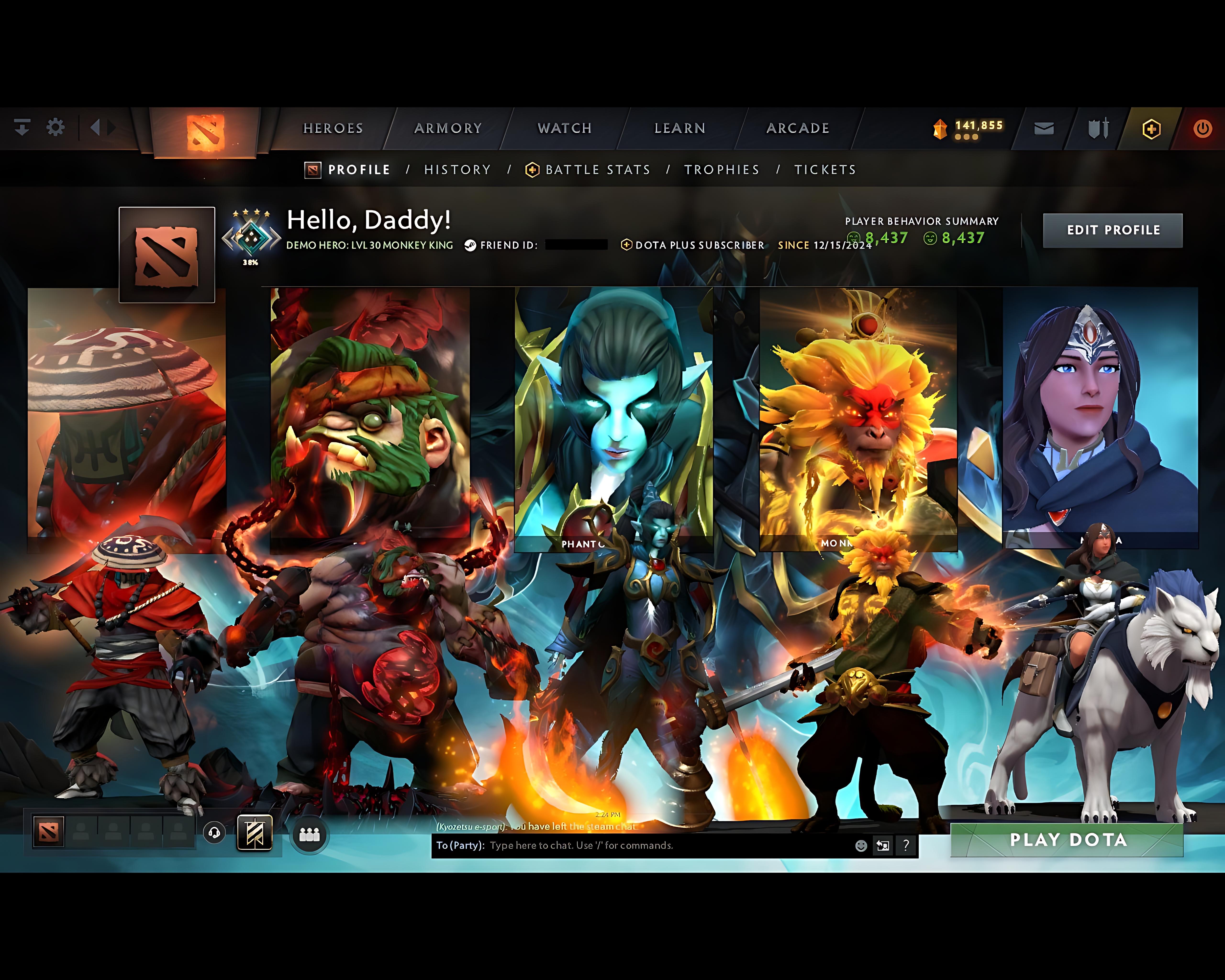The width and height of the screenshot is (1225, 980).
Task: Switch to the HISTORY tab
Action: click(x=457, y=169)
